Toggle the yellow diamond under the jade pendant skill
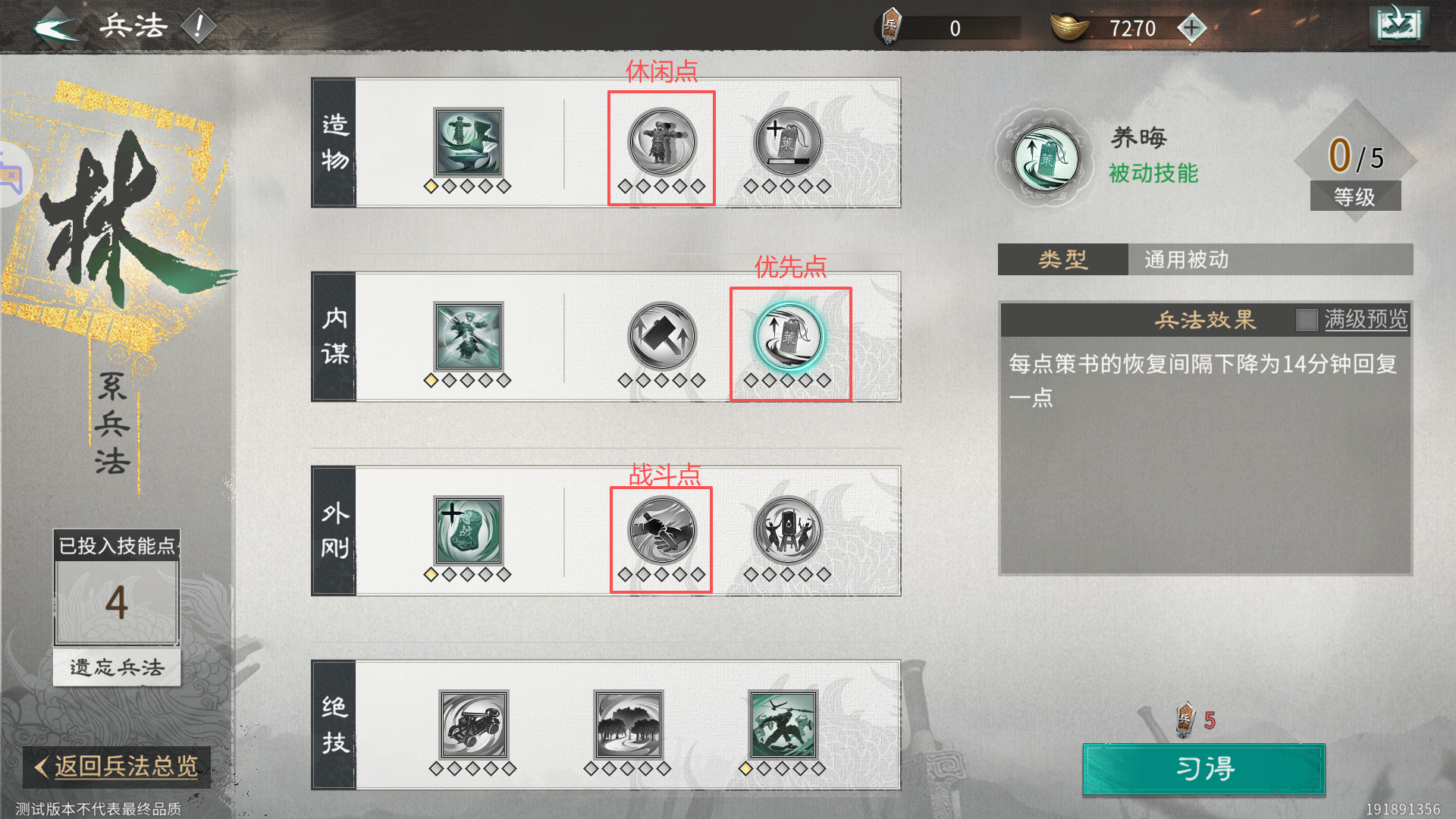The width and height of the screenshot is (1456, 819). (431, 574)
